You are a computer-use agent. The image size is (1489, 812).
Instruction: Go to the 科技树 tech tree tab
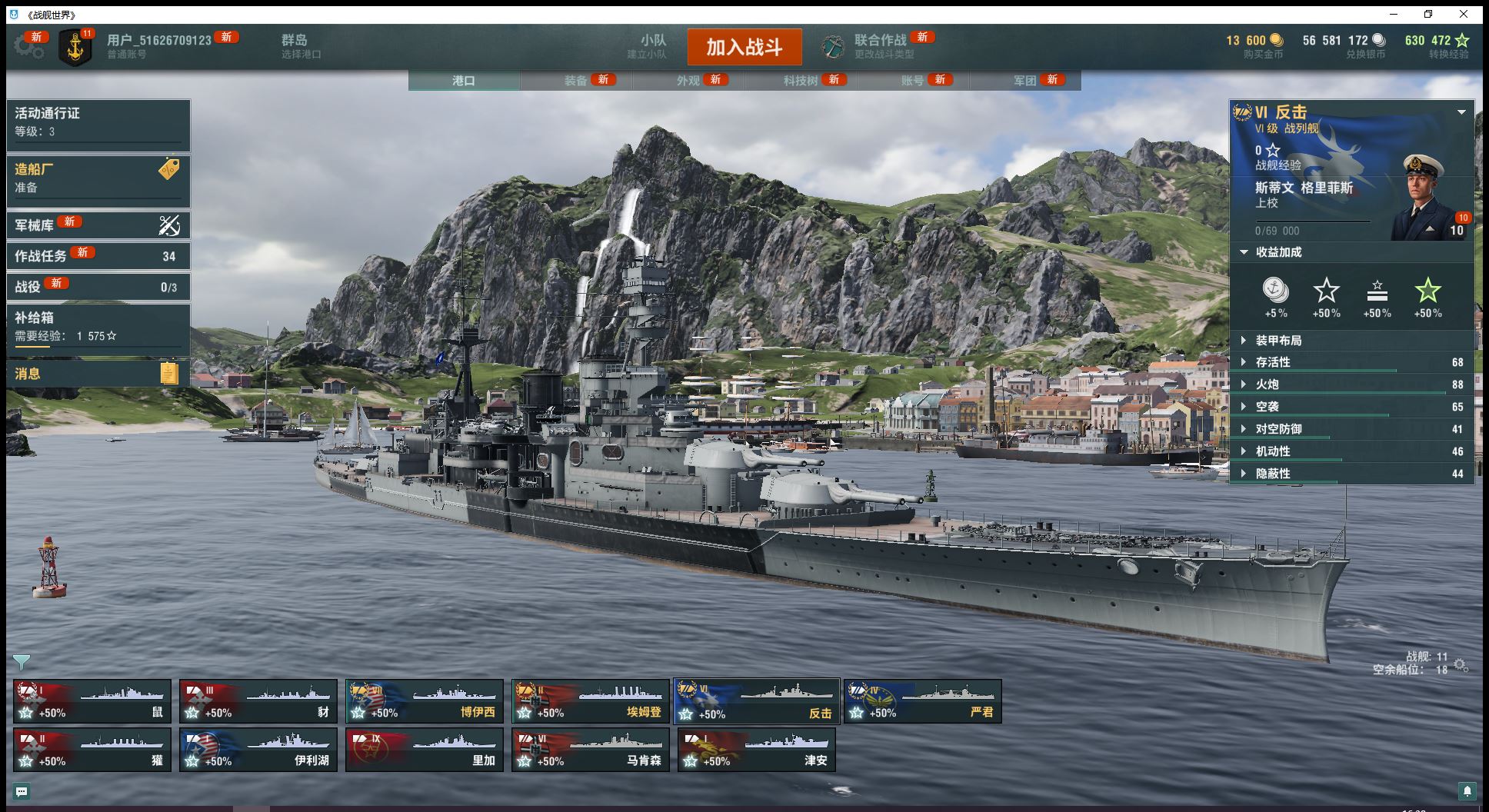click(801, 81)
